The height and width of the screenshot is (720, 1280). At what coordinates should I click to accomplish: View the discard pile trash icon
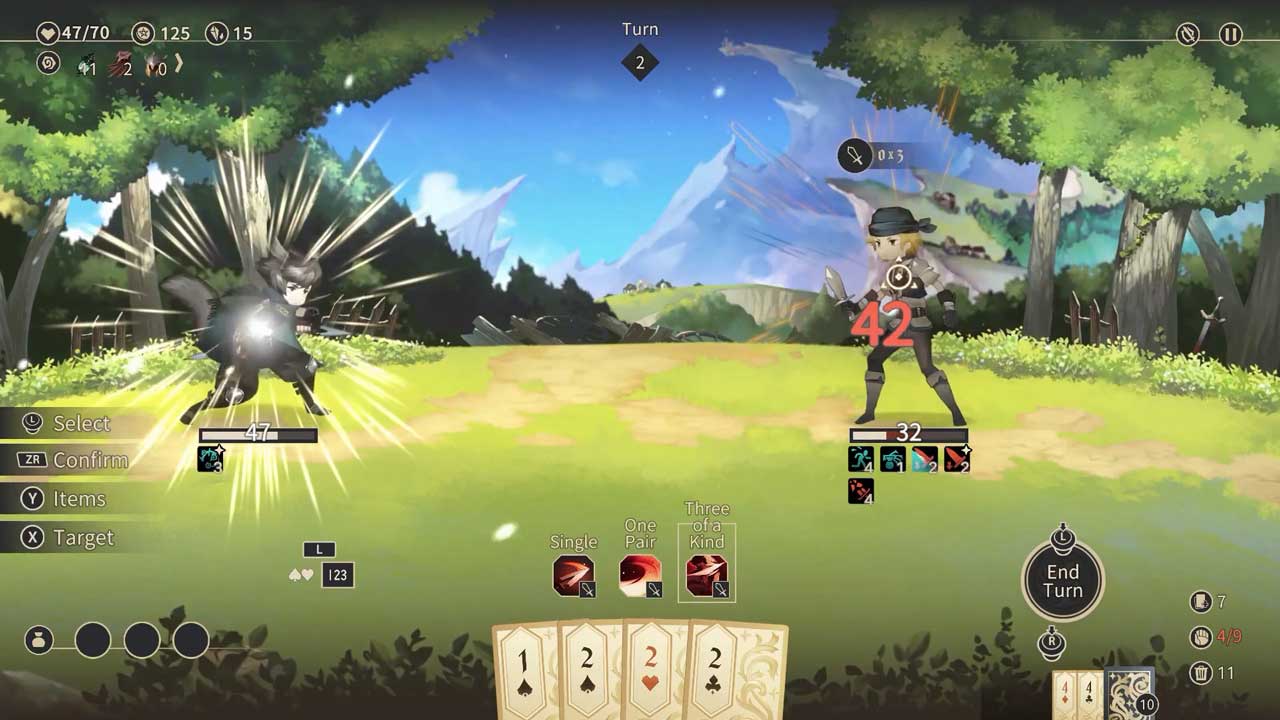(1201, 673)
